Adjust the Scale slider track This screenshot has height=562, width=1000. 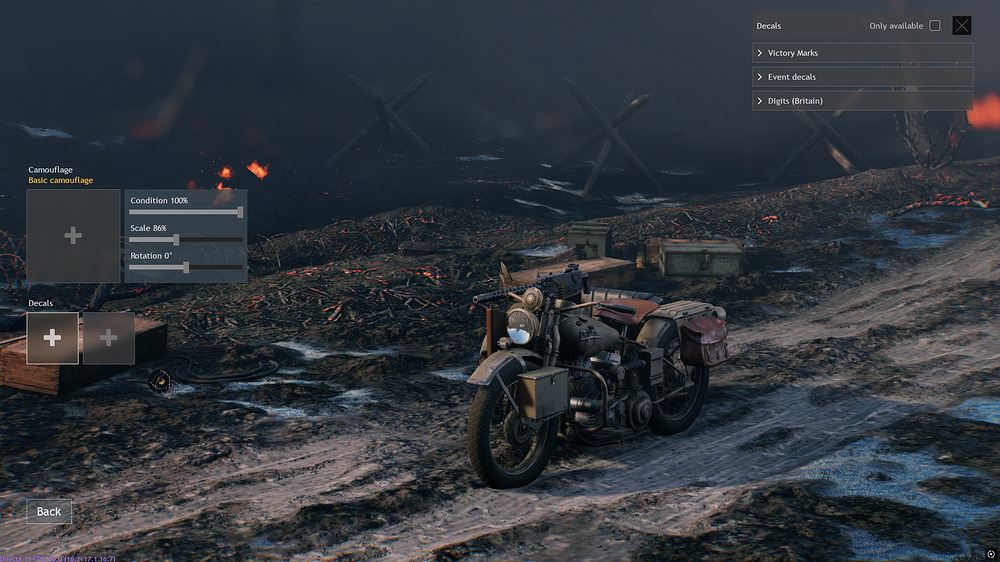coord(186,240)
